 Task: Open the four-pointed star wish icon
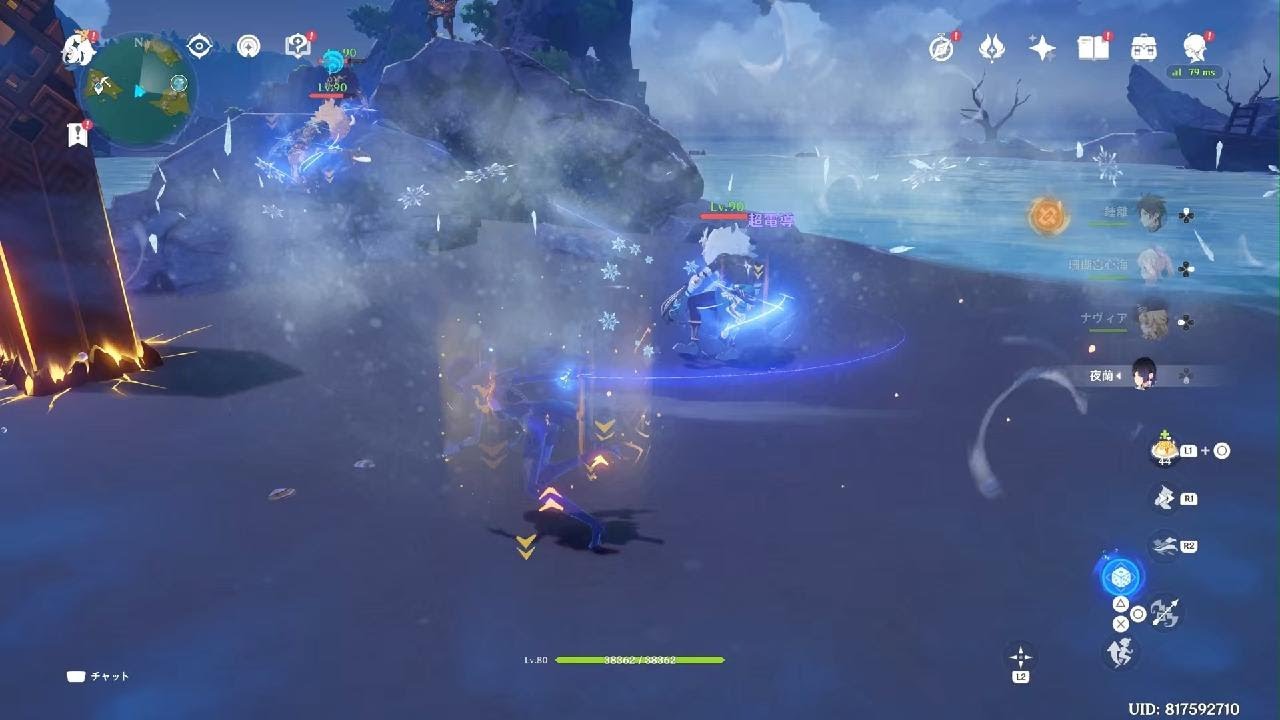coord(1042,48)
